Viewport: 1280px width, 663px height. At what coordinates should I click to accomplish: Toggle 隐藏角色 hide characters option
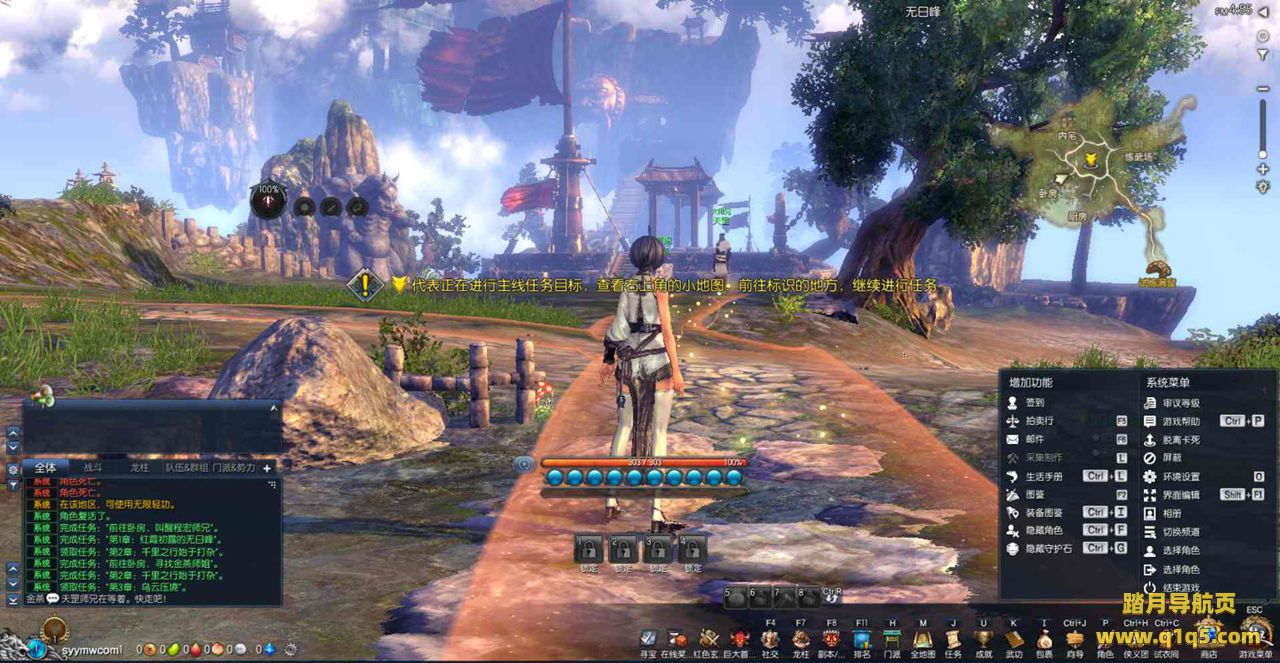pyautogui.click(x=1043, y=530)
